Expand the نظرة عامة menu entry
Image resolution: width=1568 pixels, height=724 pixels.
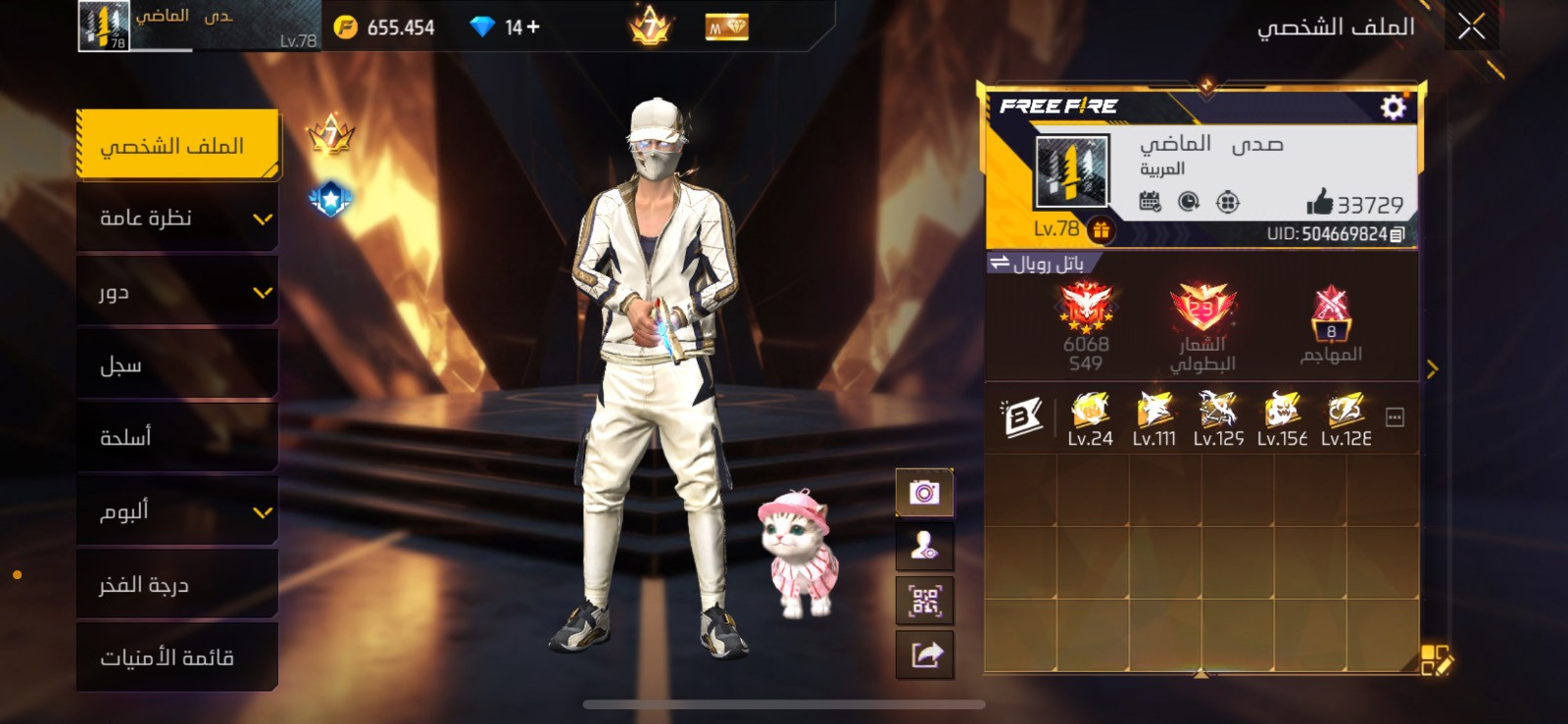177,218
